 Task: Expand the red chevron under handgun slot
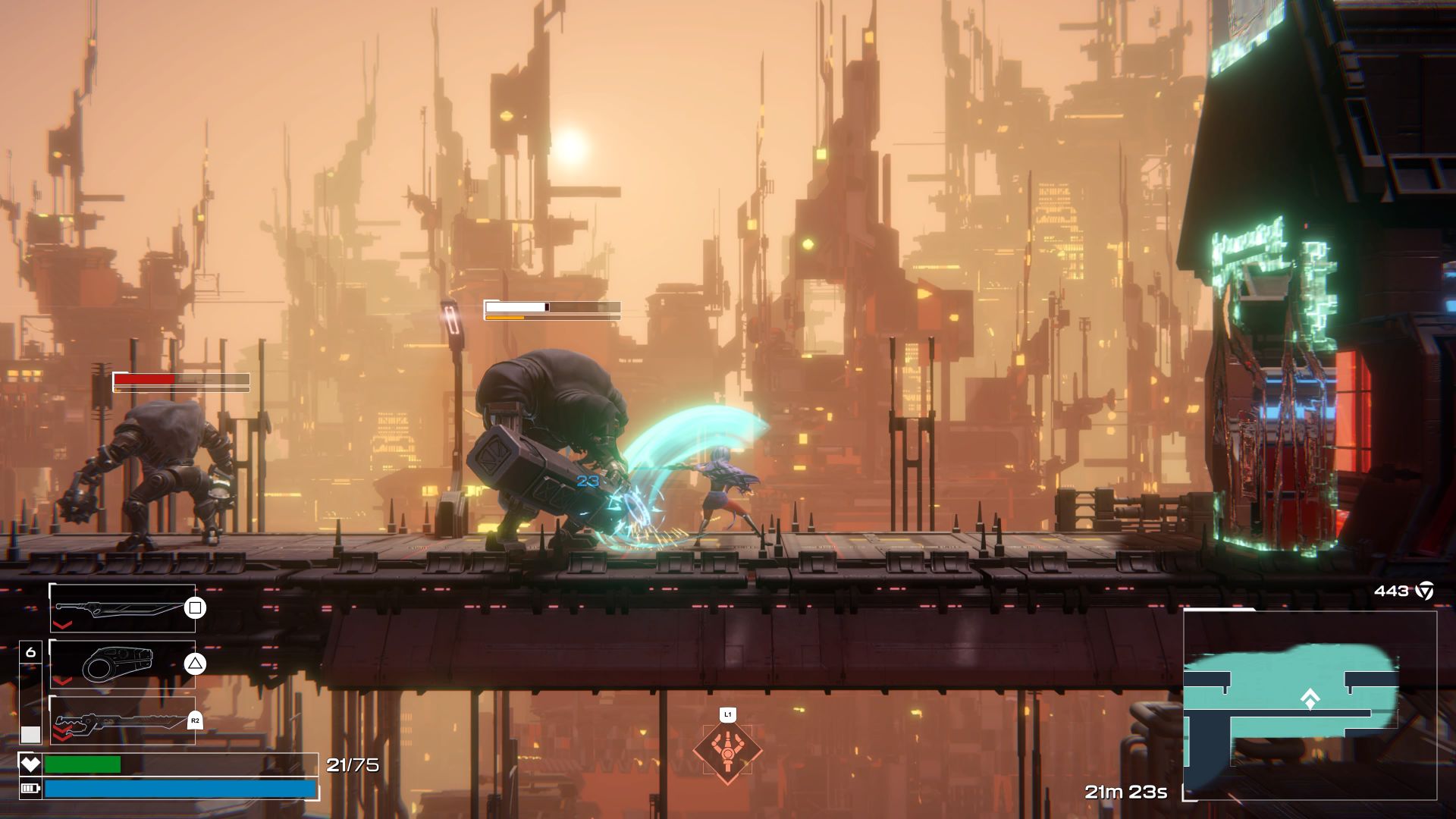tap(62, 682)
